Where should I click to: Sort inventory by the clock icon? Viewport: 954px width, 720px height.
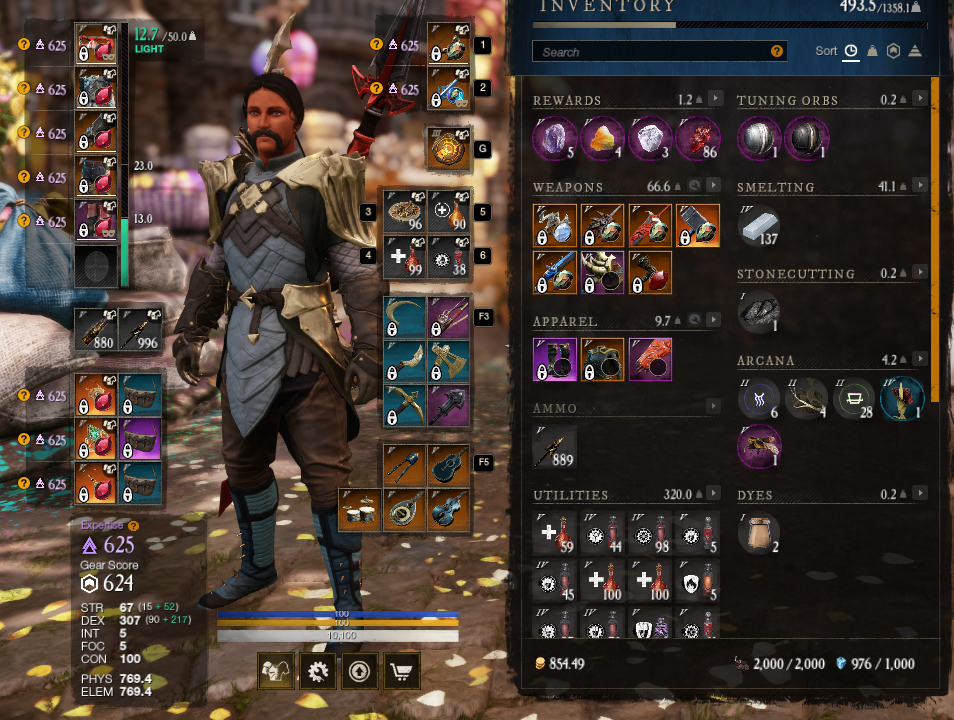pos(851,51)
